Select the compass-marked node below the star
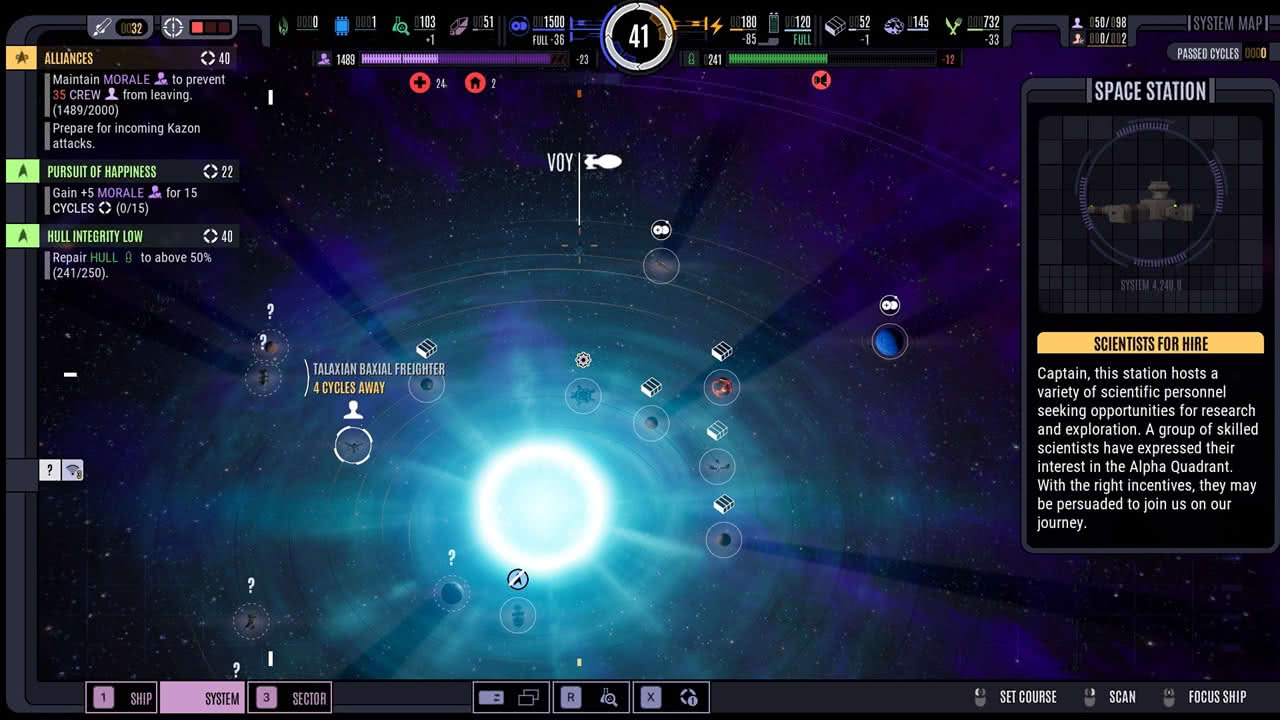 point(518,613)
